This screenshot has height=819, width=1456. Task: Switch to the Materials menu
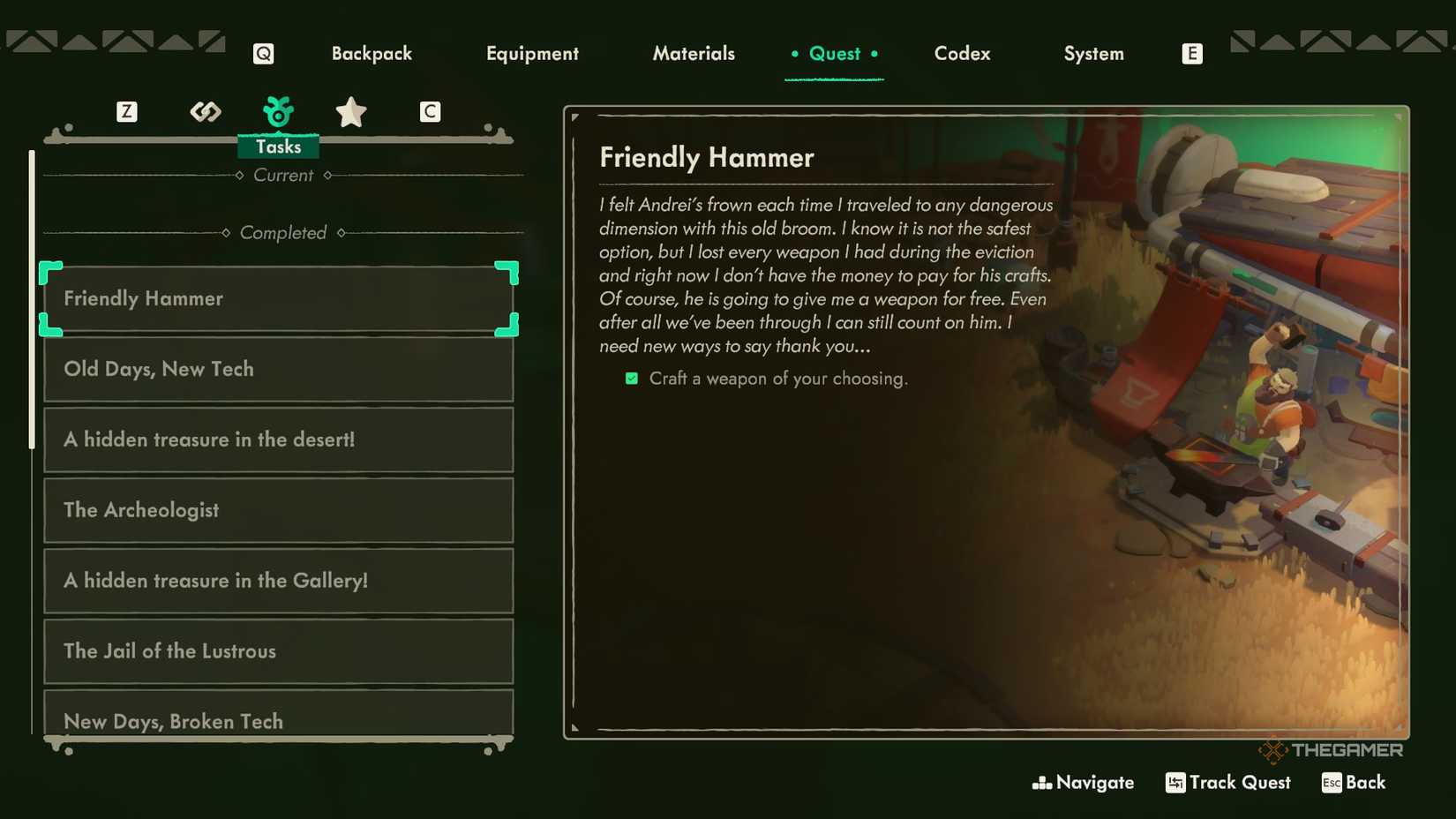pos(694,53)
